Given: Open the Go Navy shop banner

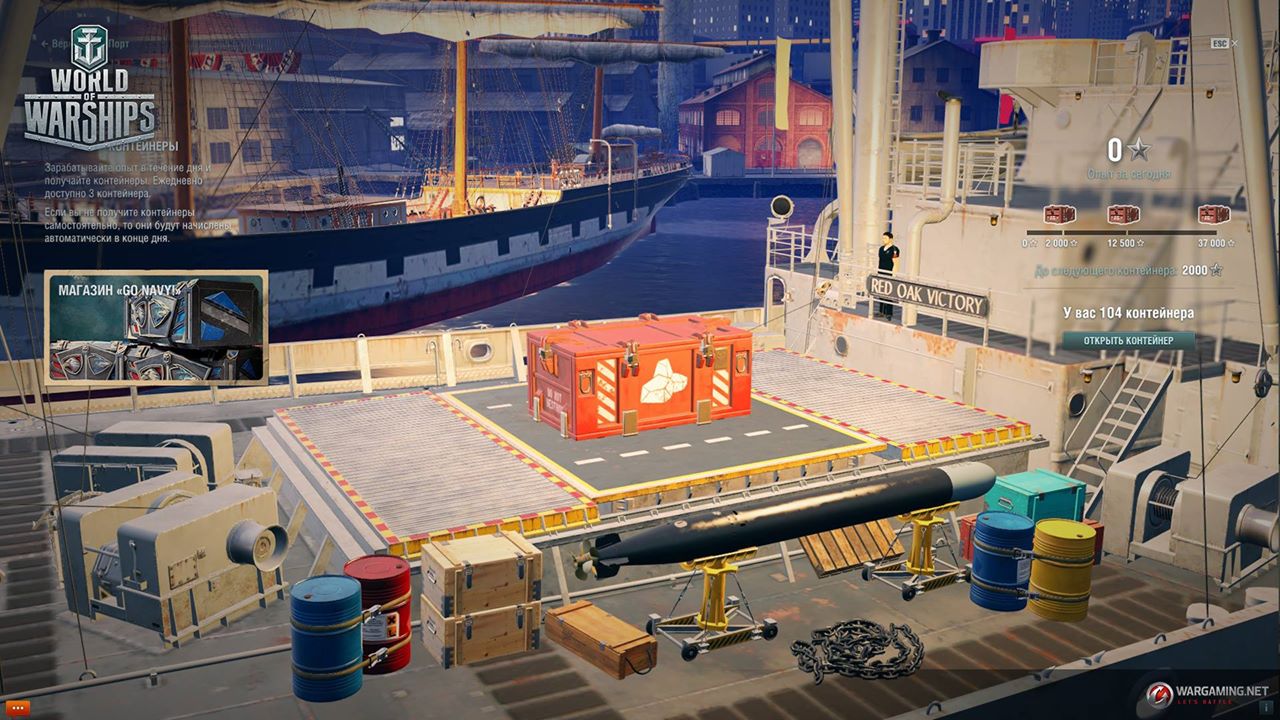Looking at the screenshot, I should click(x=156, y=327).
